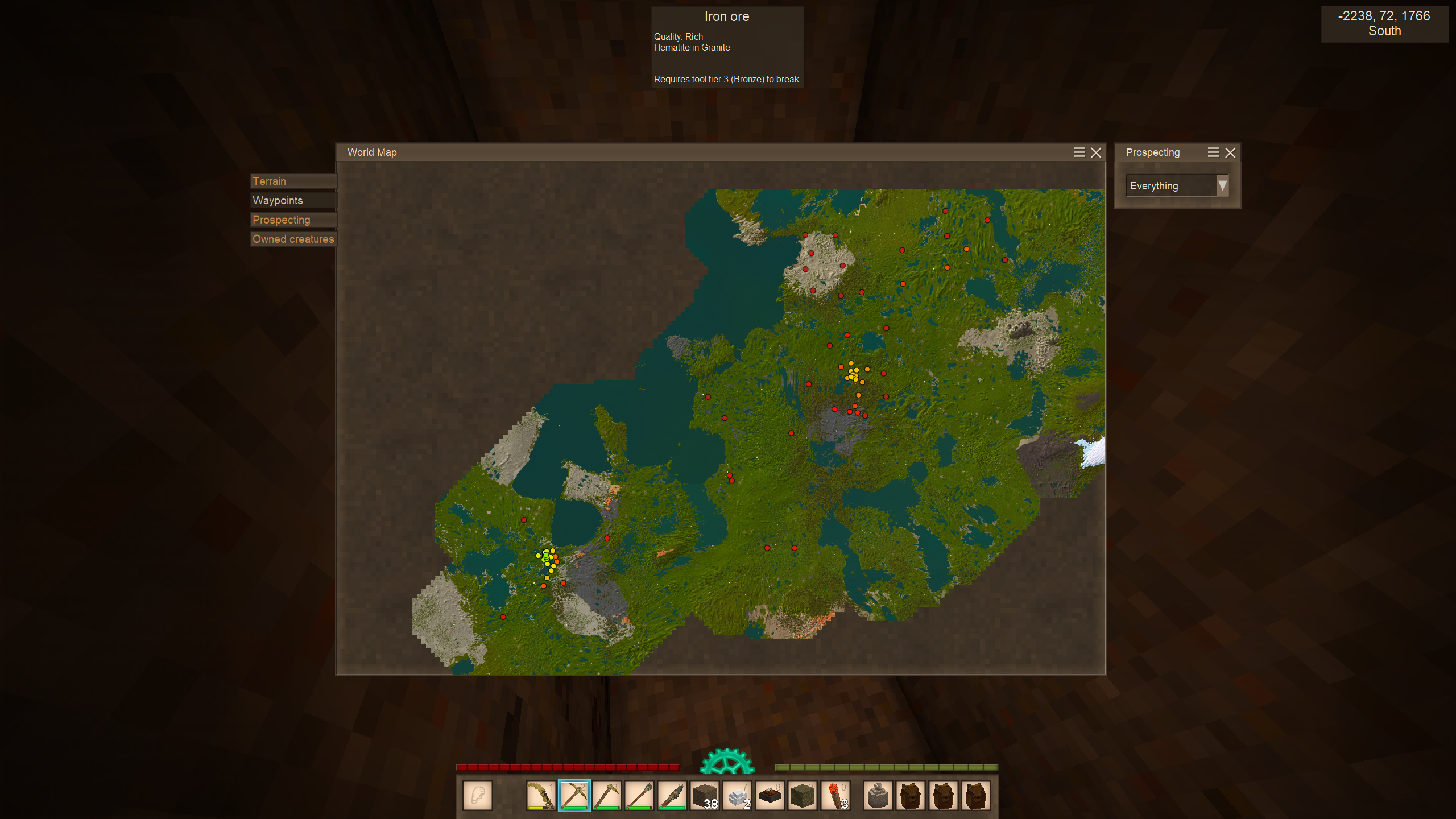Select the torch stack of 3
This screenshot has width=1456, height=819.
point(837,796)
